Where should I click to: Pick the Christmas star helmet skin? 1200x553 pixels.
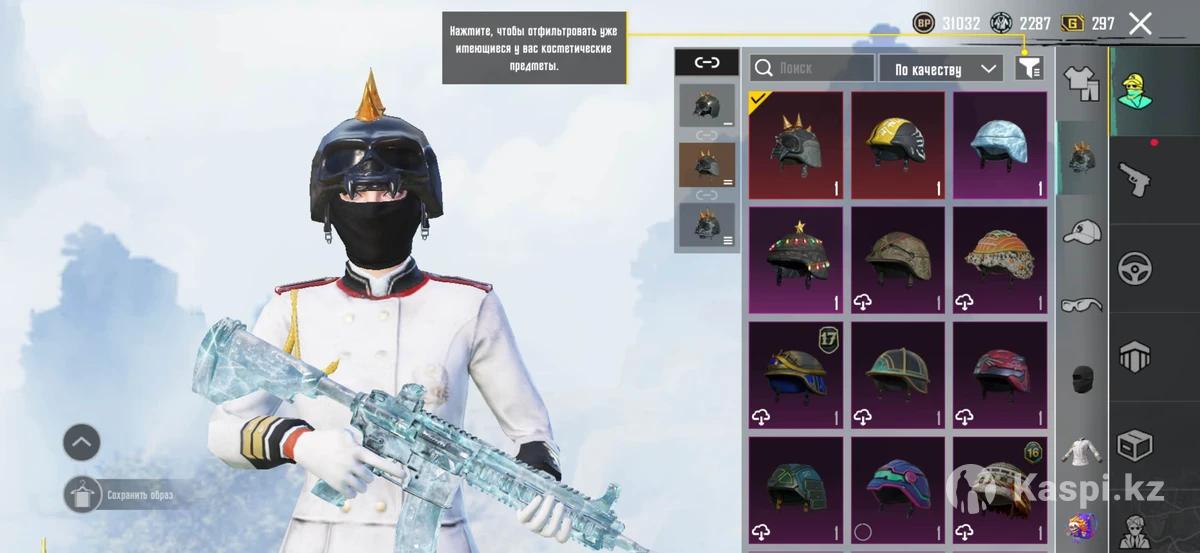pyautogui.click(x=796, y=260)
